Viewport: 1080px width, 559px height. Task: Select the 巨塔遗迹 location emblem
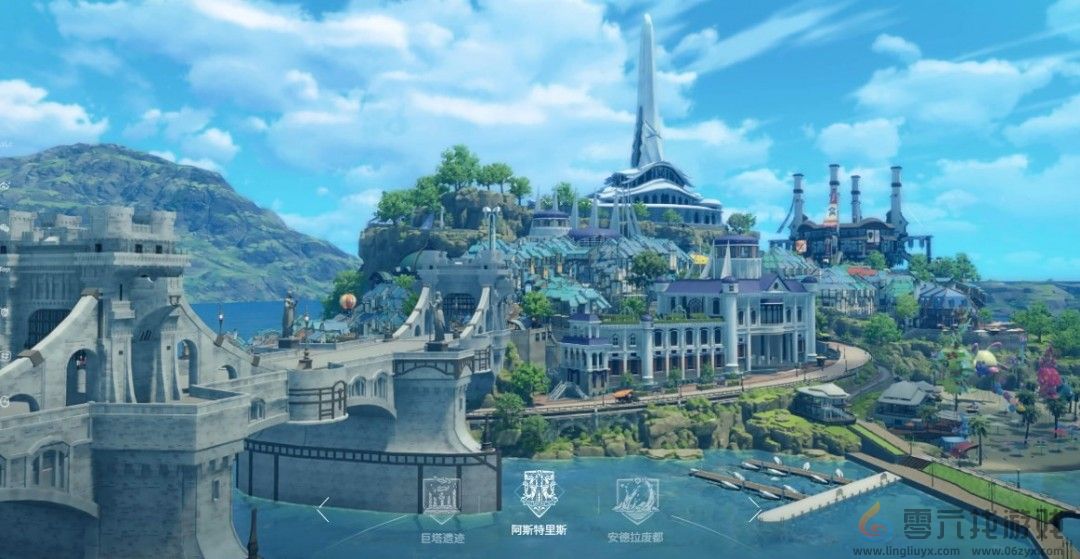(x=440, y=498)
